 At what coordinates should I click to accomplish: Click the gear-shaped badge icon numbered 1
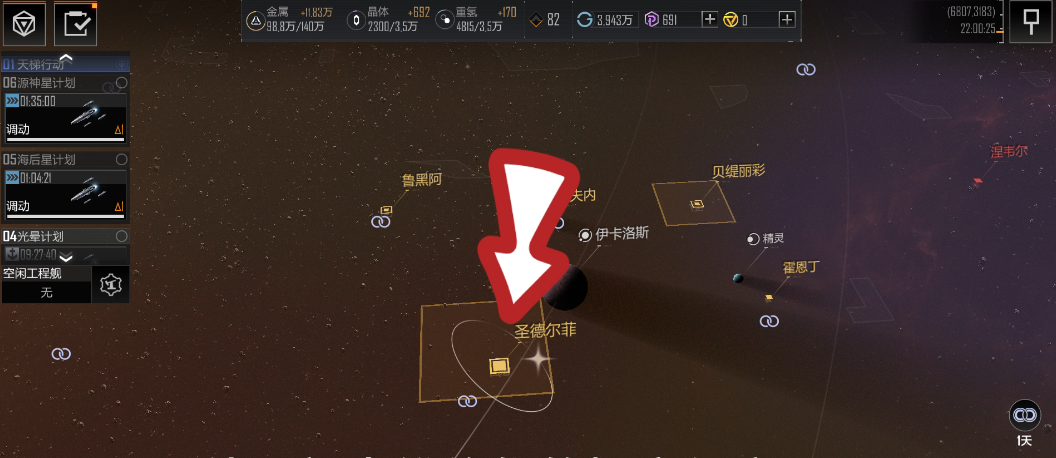click(x=111, y=285)
